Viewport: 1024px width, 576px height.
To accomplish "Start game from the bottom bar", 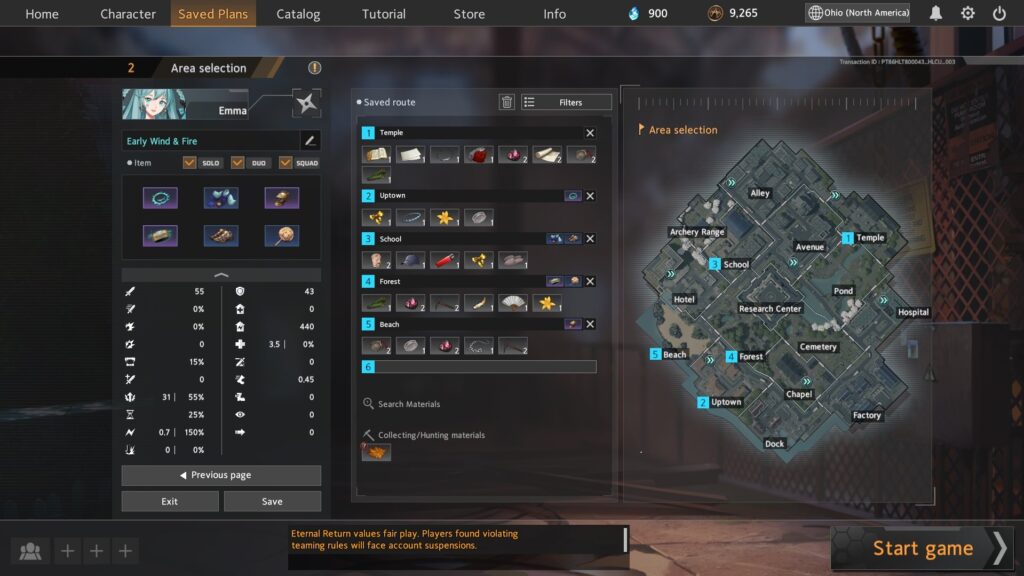I will coord(922,548).
